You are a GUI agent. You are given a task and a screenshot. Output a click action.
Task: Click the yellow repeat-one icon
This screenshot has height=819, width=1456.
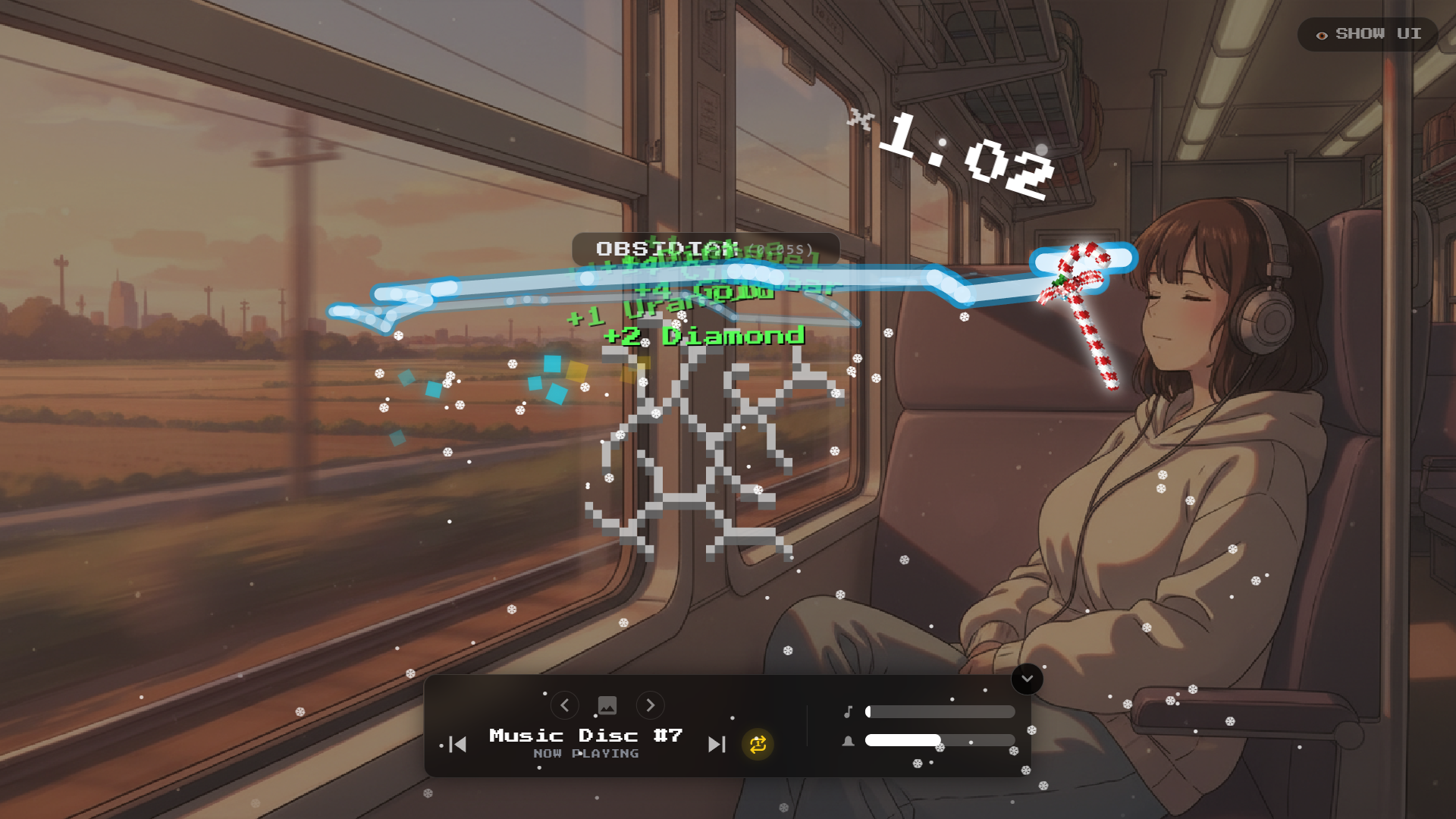[x=757, y=745]
